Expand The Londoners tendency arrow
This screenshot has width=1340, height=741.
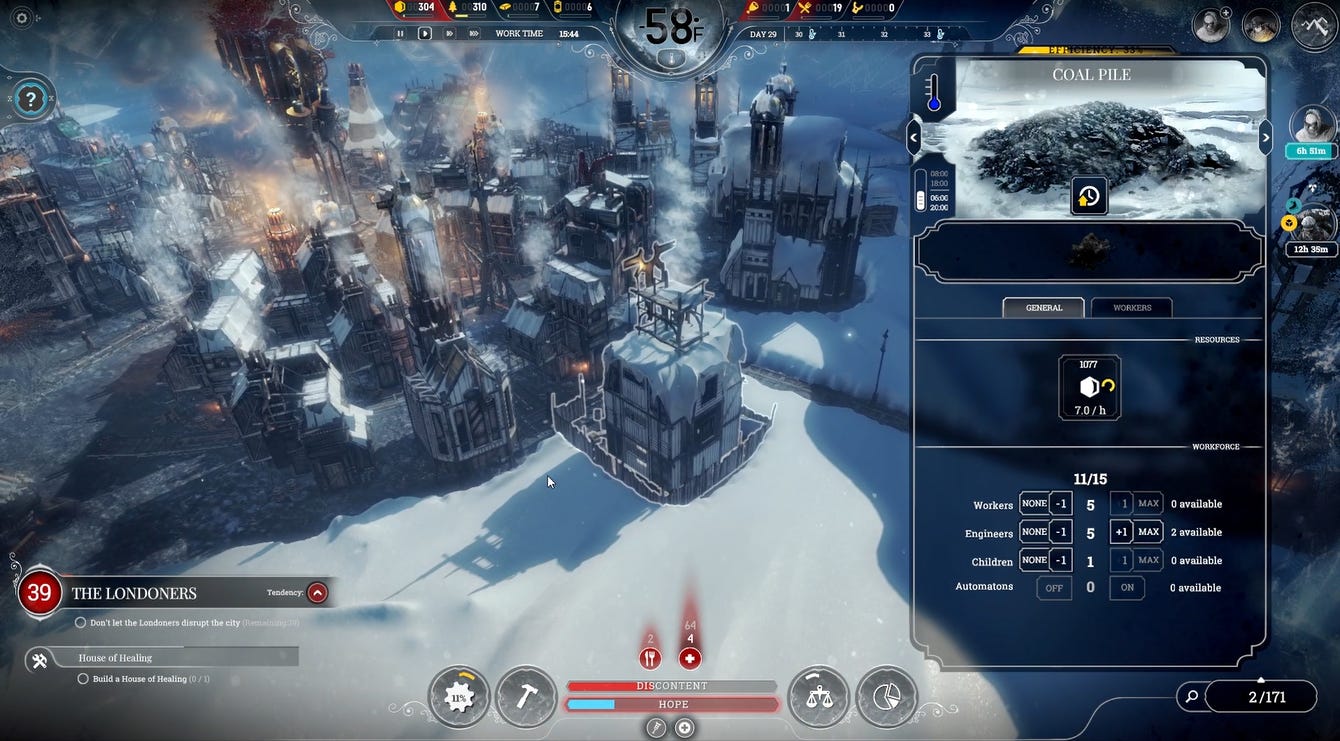(317, 592)
